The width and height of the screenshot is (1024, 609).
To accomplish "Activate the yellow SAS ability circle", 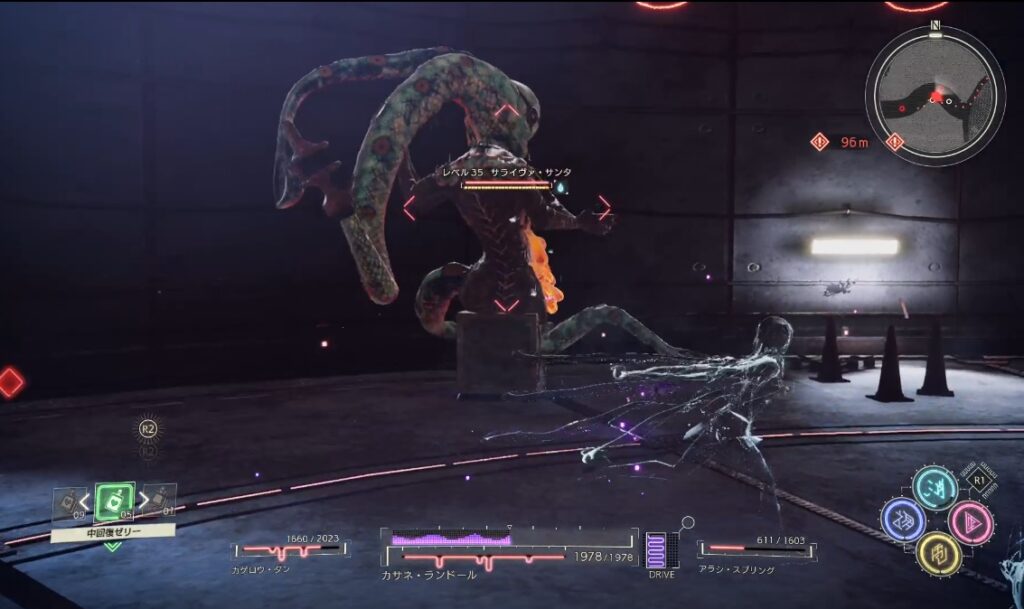I will click(938, 553).
